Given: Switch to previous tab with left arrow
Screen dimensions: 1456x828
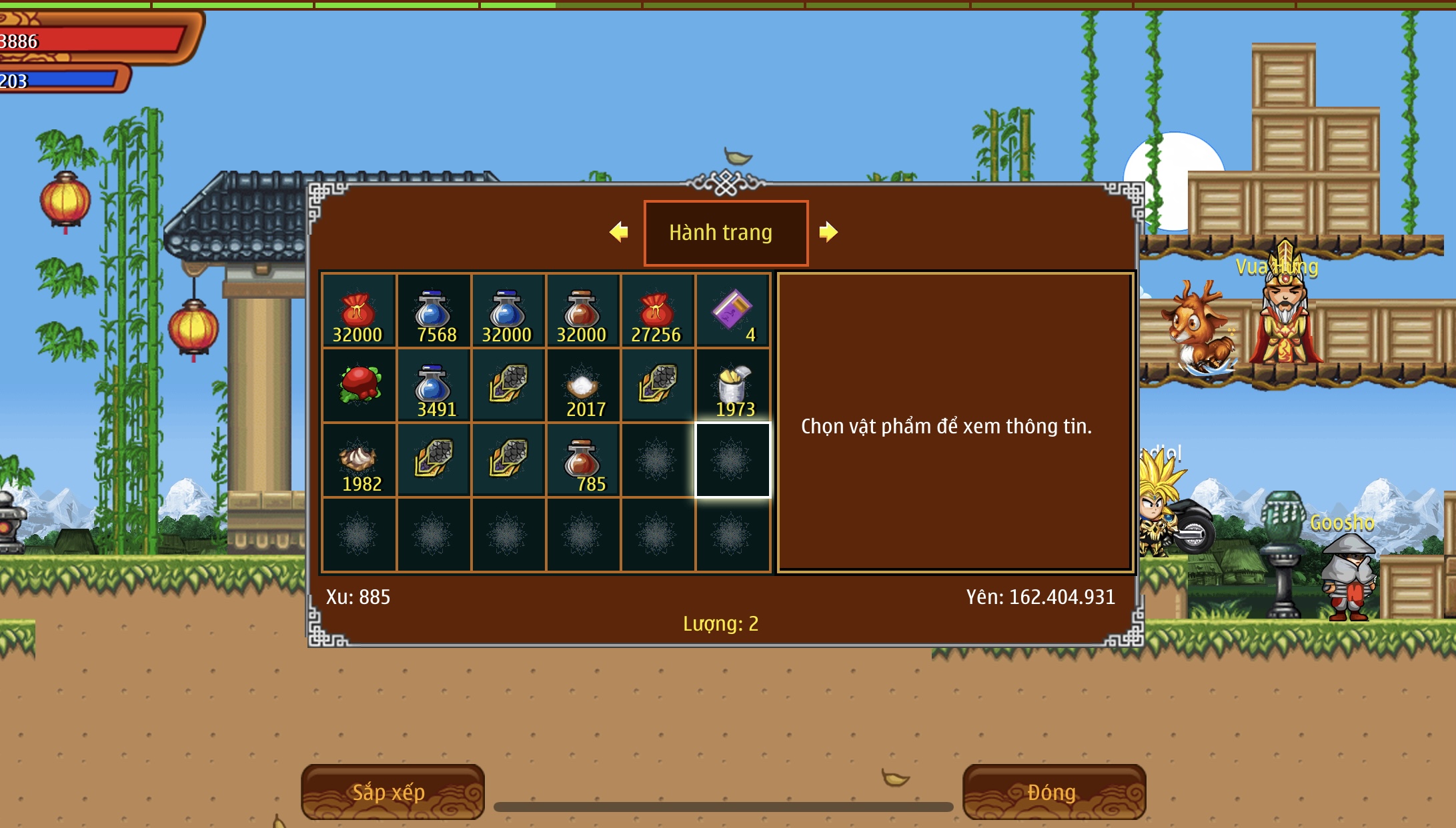Looking at the screenshot, I should point(619,232).
